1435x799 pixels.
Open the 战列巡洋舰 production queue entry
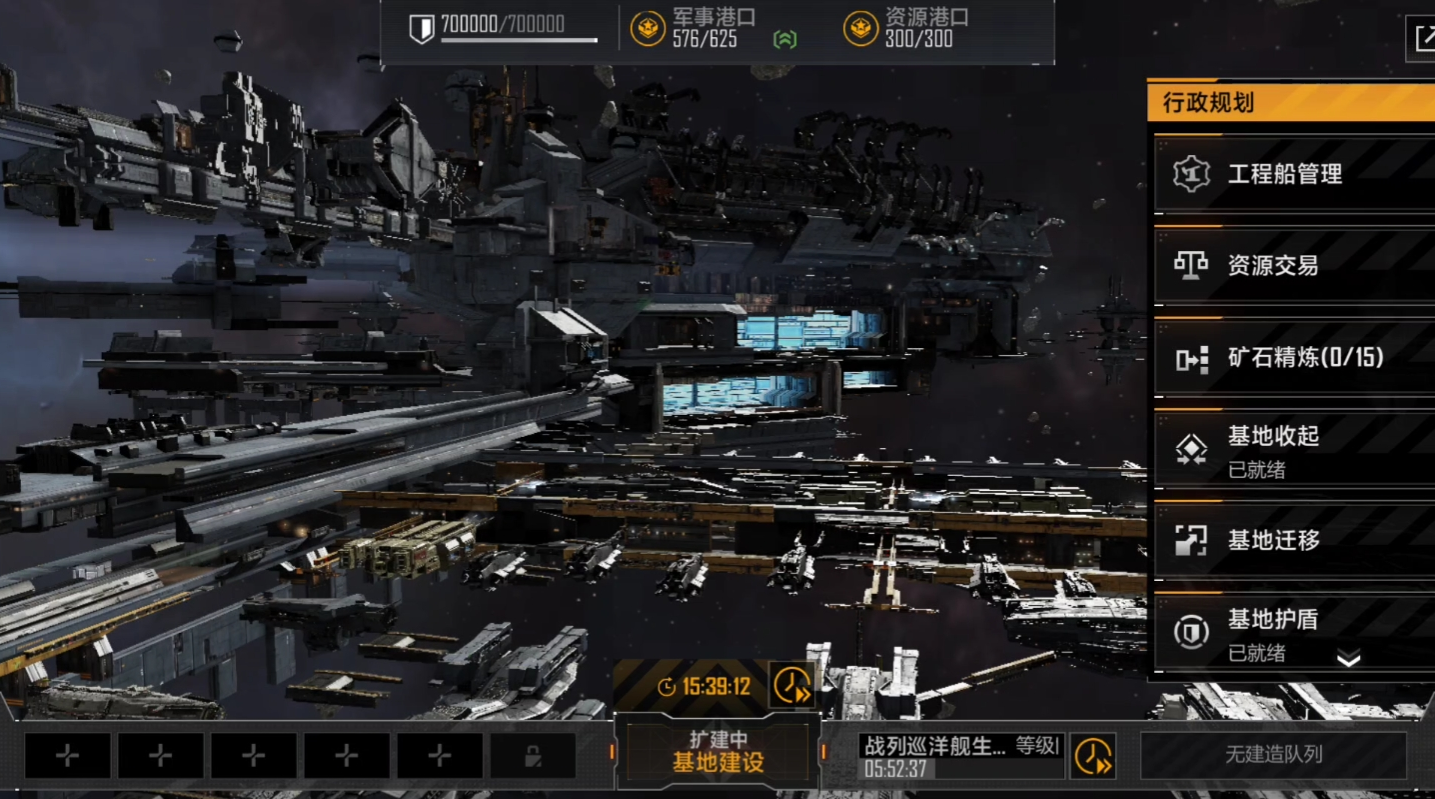click(x=959, y=756)
